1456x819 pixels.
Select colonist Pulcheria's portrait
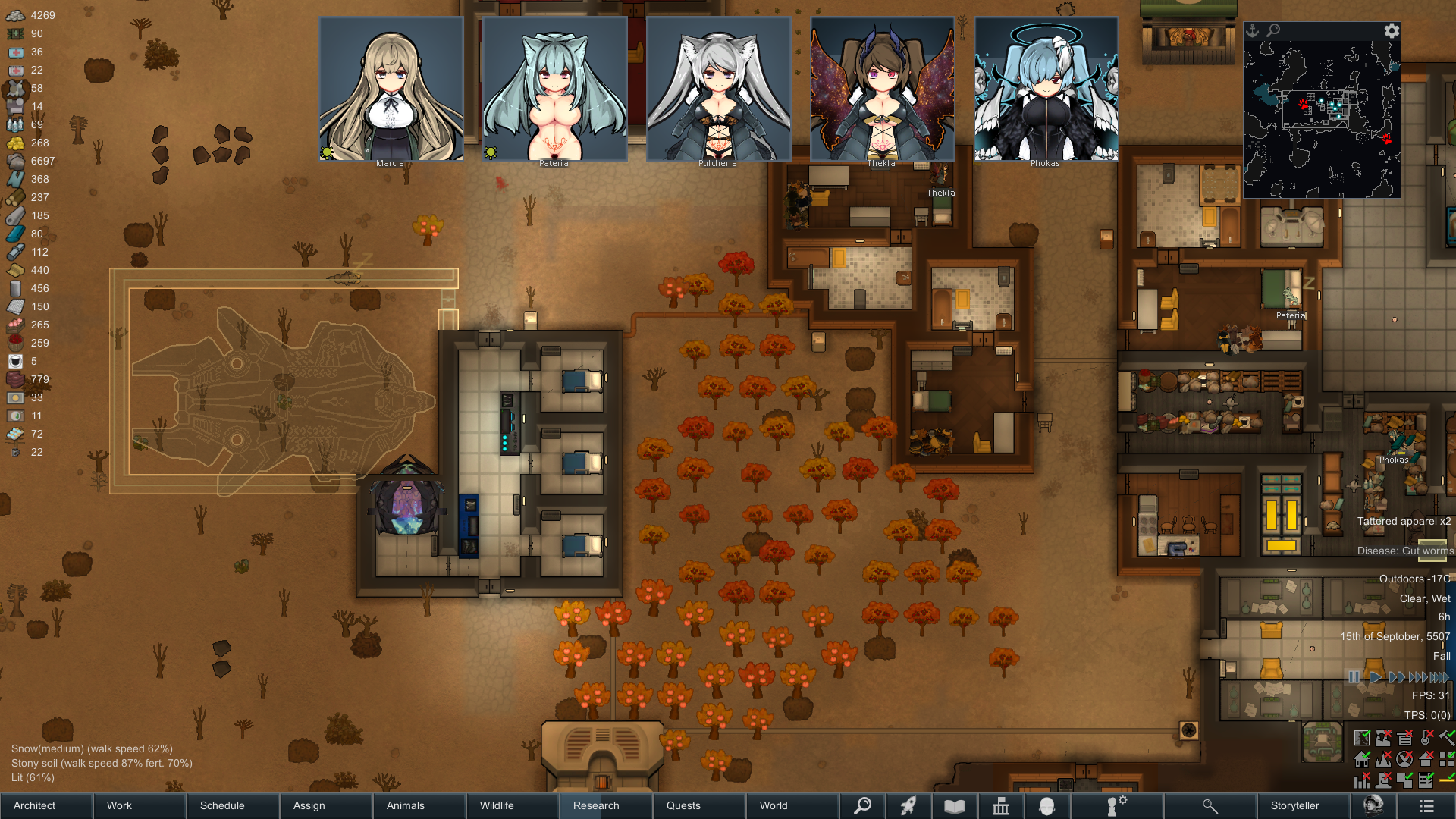click(x=718, y=89)
